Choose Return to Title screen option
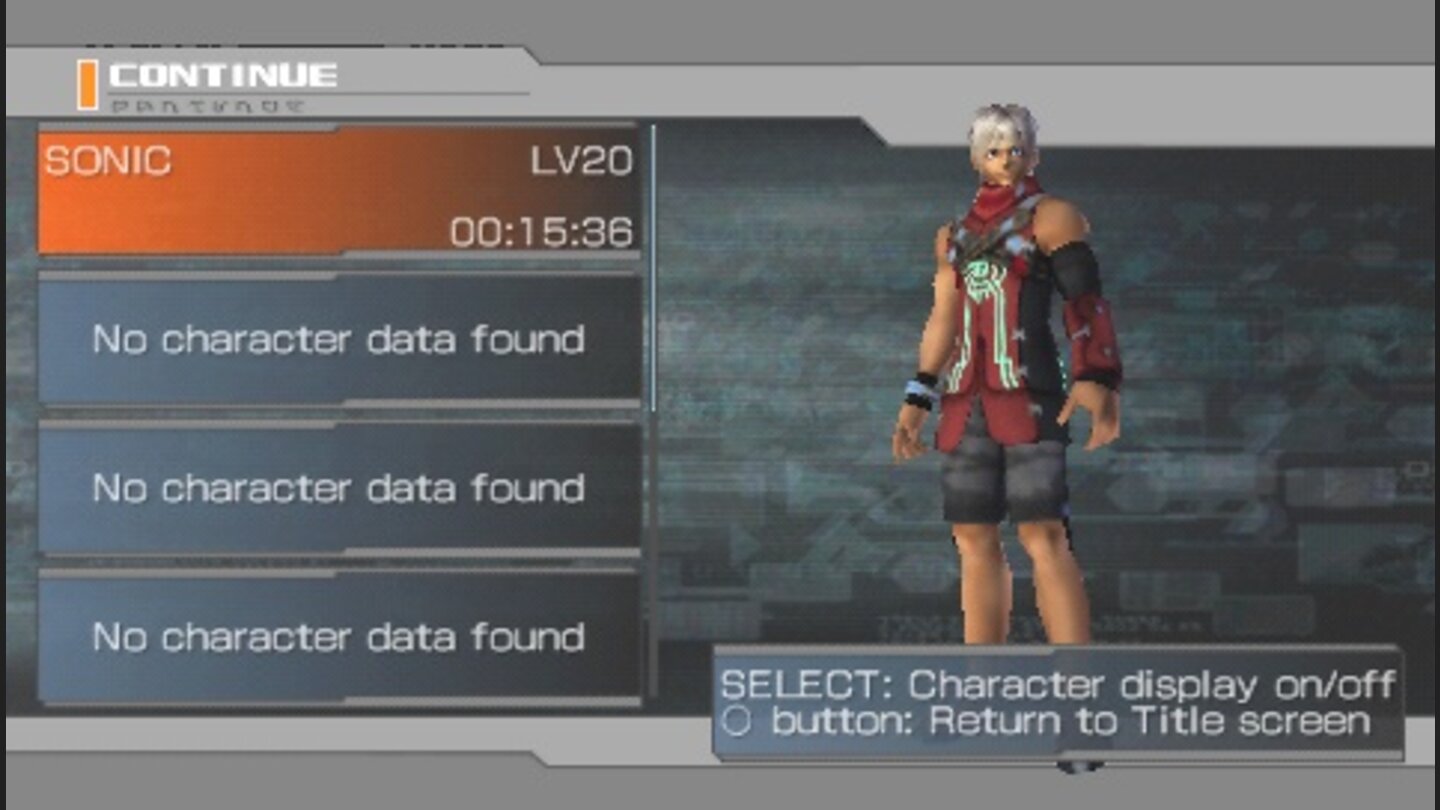Image resolution: width=1440 pixels, height=810 pixels. click(x=1050, y=720)
